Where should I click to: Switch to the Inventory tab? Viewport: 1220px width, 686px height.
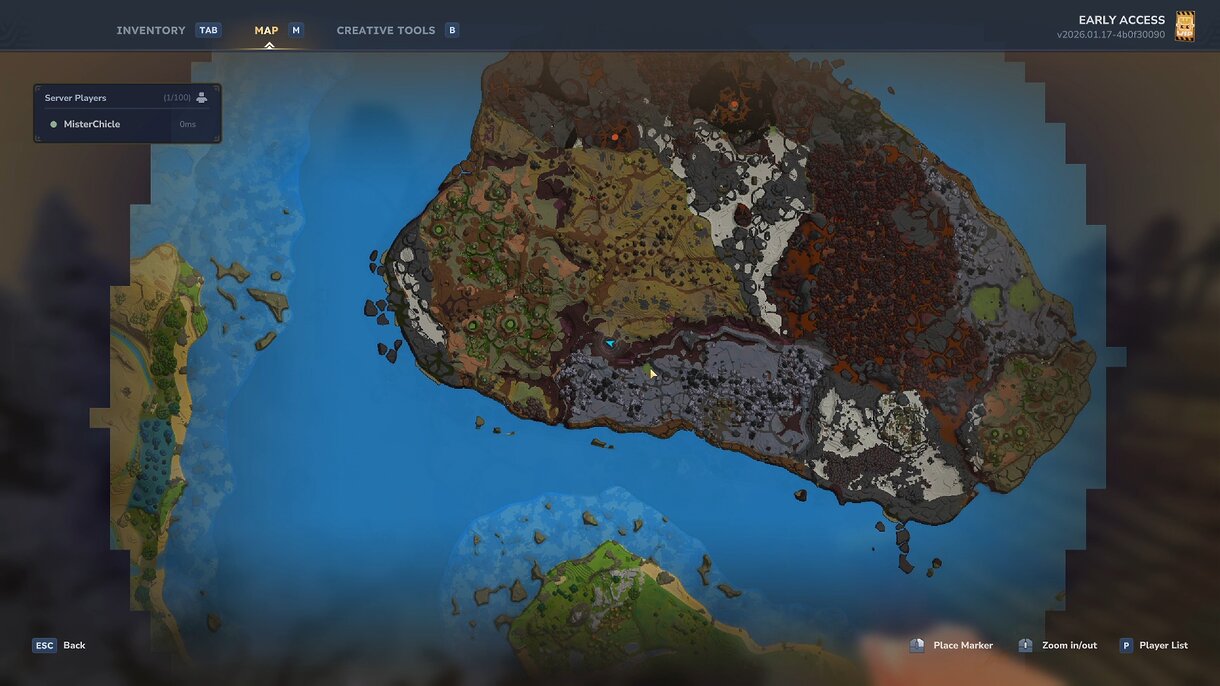click(x=151, y=30)
